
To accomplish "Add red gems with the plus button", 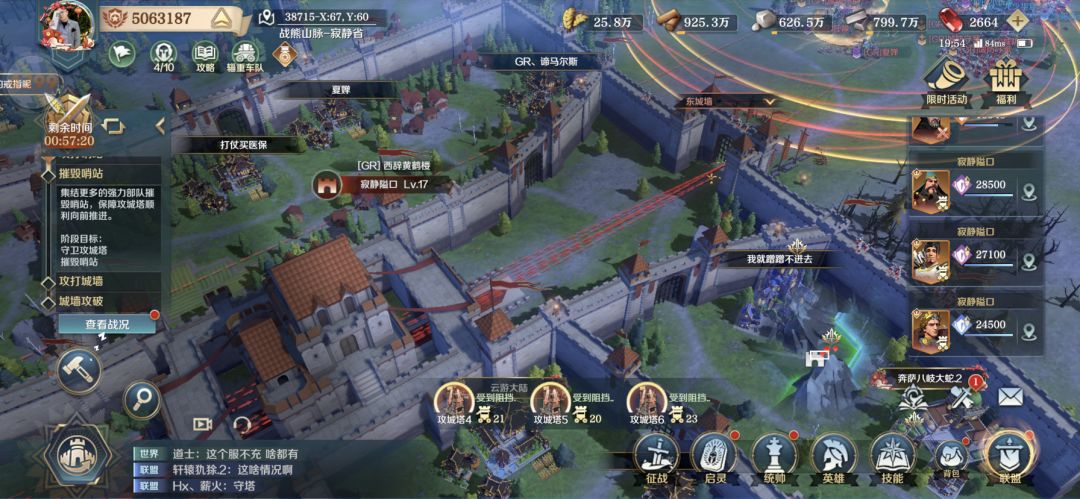I will point(1017,21).
